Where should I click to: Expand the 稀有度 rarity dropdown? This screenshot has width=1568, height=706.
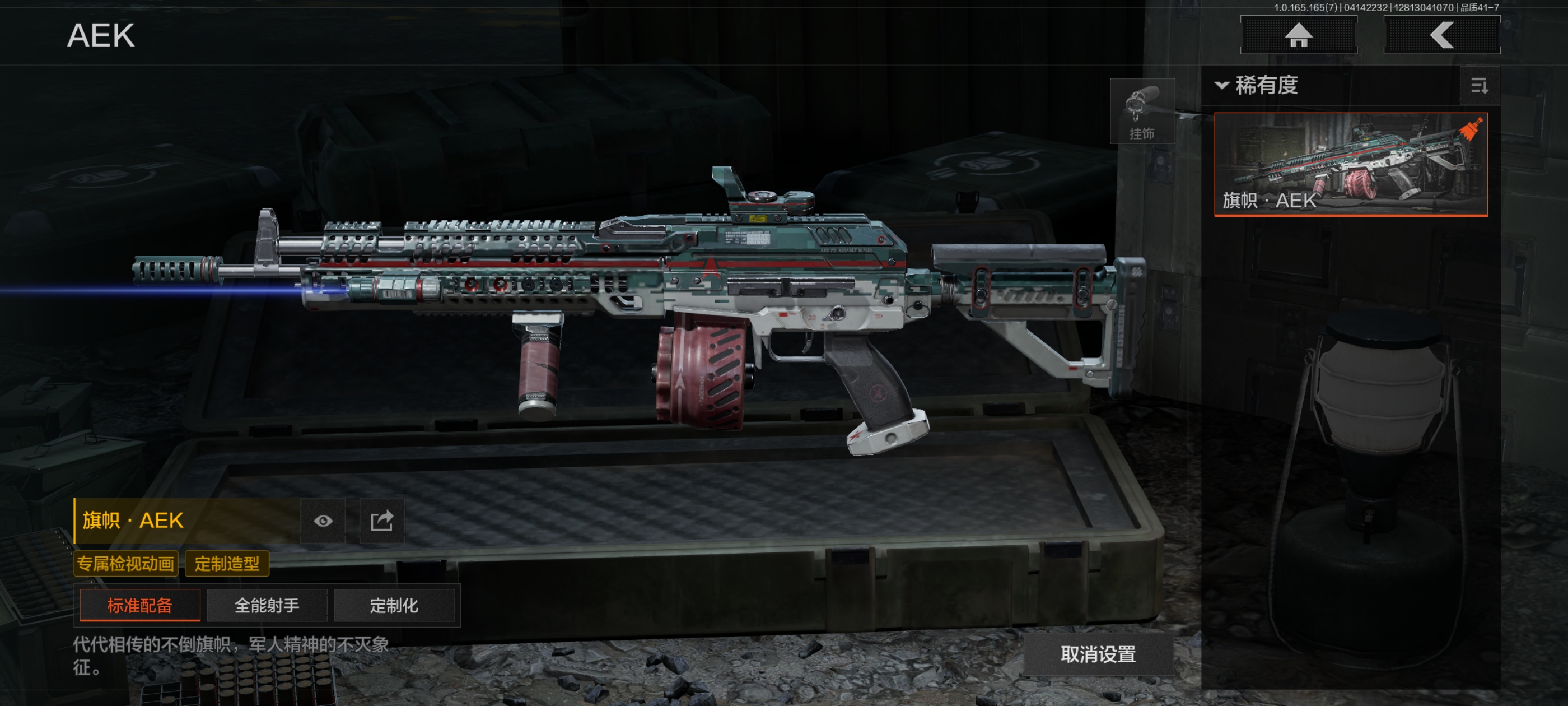click(x=1258, y=85)
